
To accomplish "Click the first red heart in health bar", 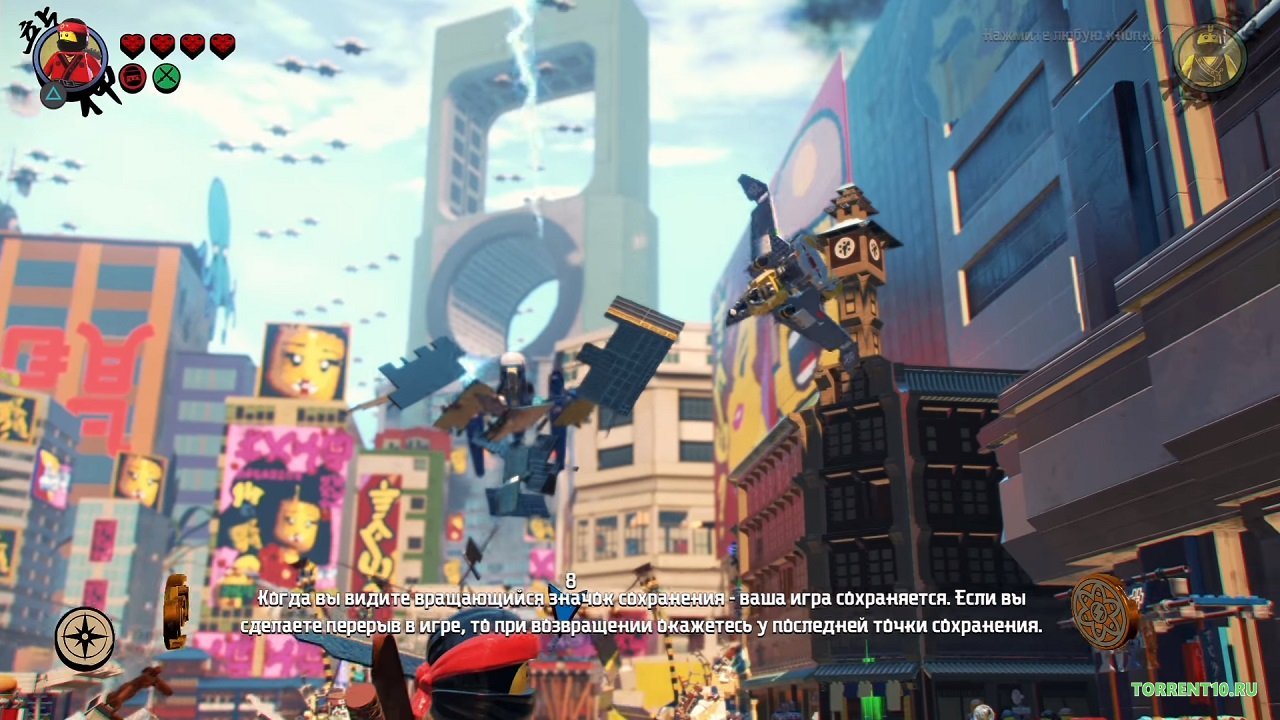I will (x=133, y=44).
